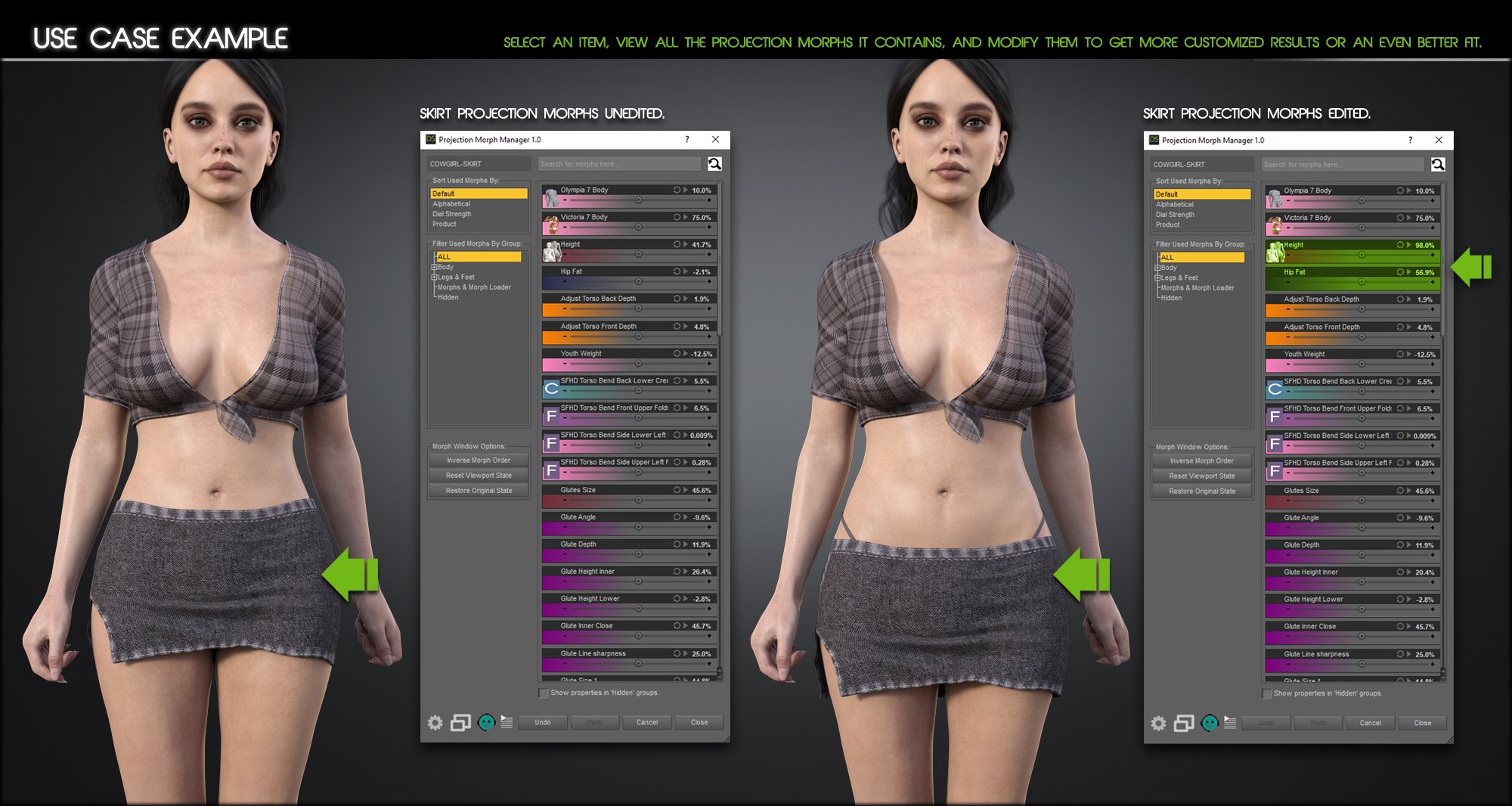Reset the Height morph with its circular arrow
The width and height of the screenshot is (1512, 806).
tap(1400, 245)
